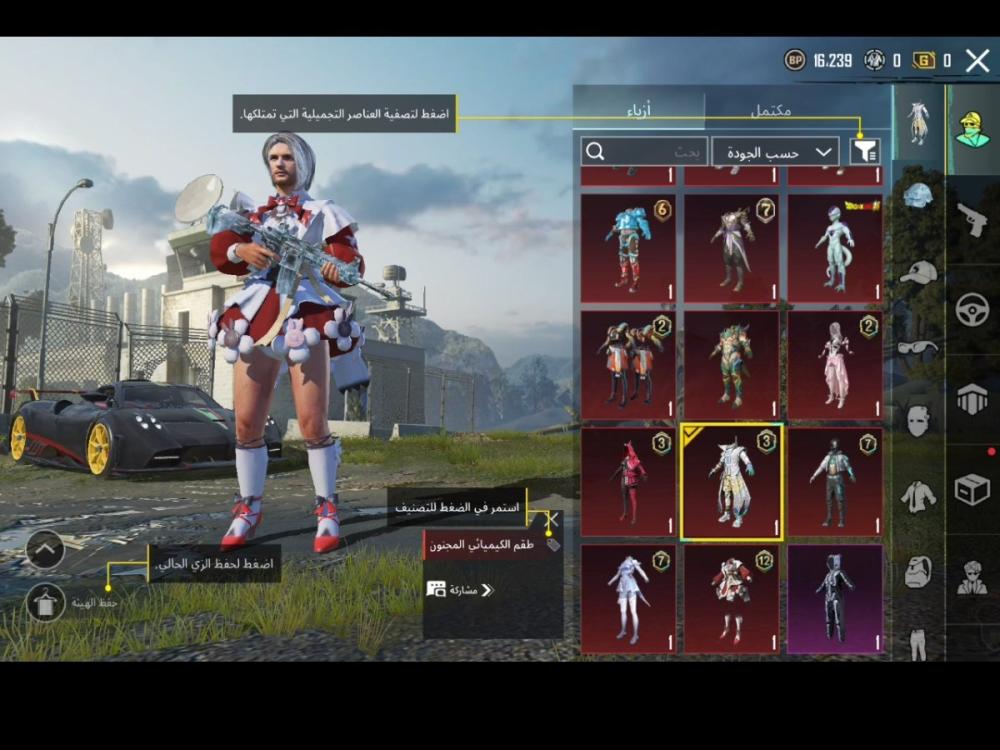Image resolution: width=1000 pixels, height=750 pixels.
Task: Pick the skeleton suit on purple background
Action: click(834, 598)
